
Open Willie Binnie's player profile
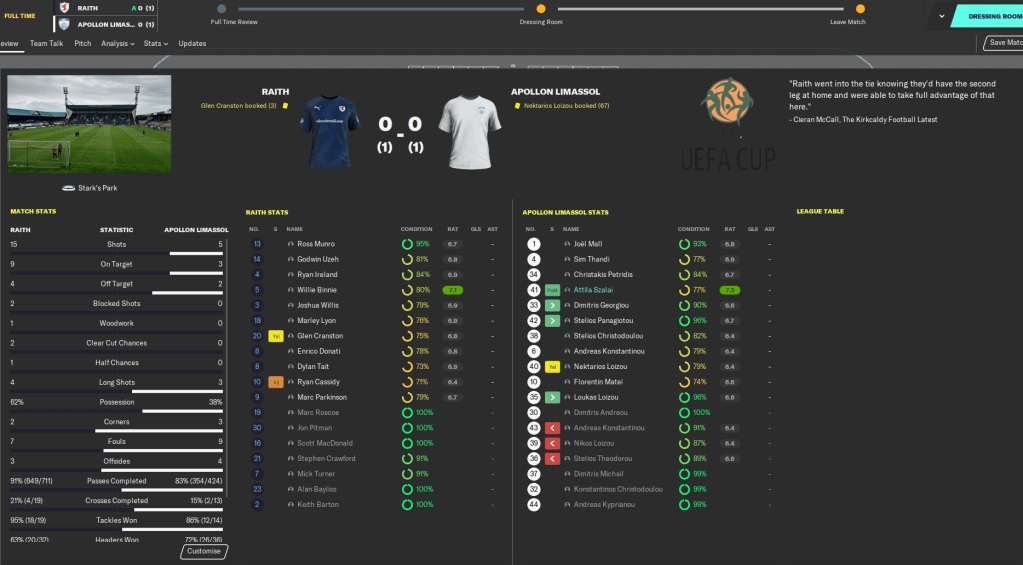coord(317,290)
